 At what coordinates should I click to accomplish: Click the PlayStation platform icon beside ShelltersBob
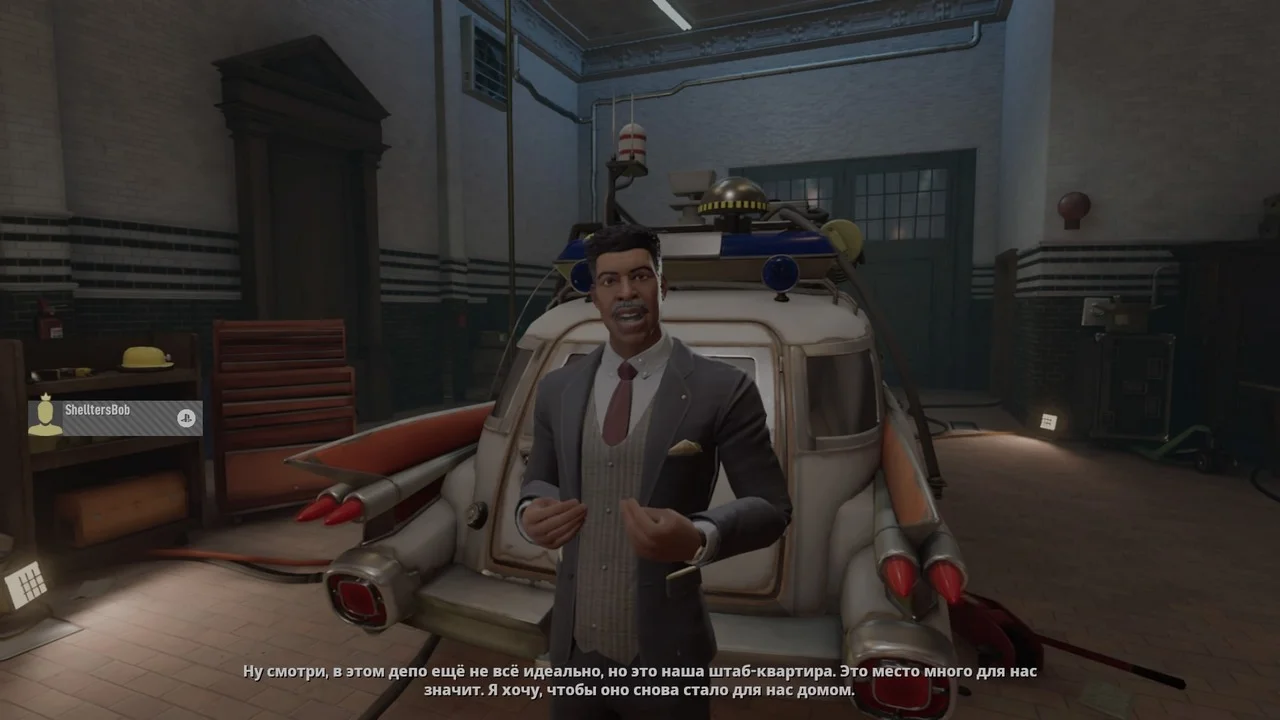[186, 419]
